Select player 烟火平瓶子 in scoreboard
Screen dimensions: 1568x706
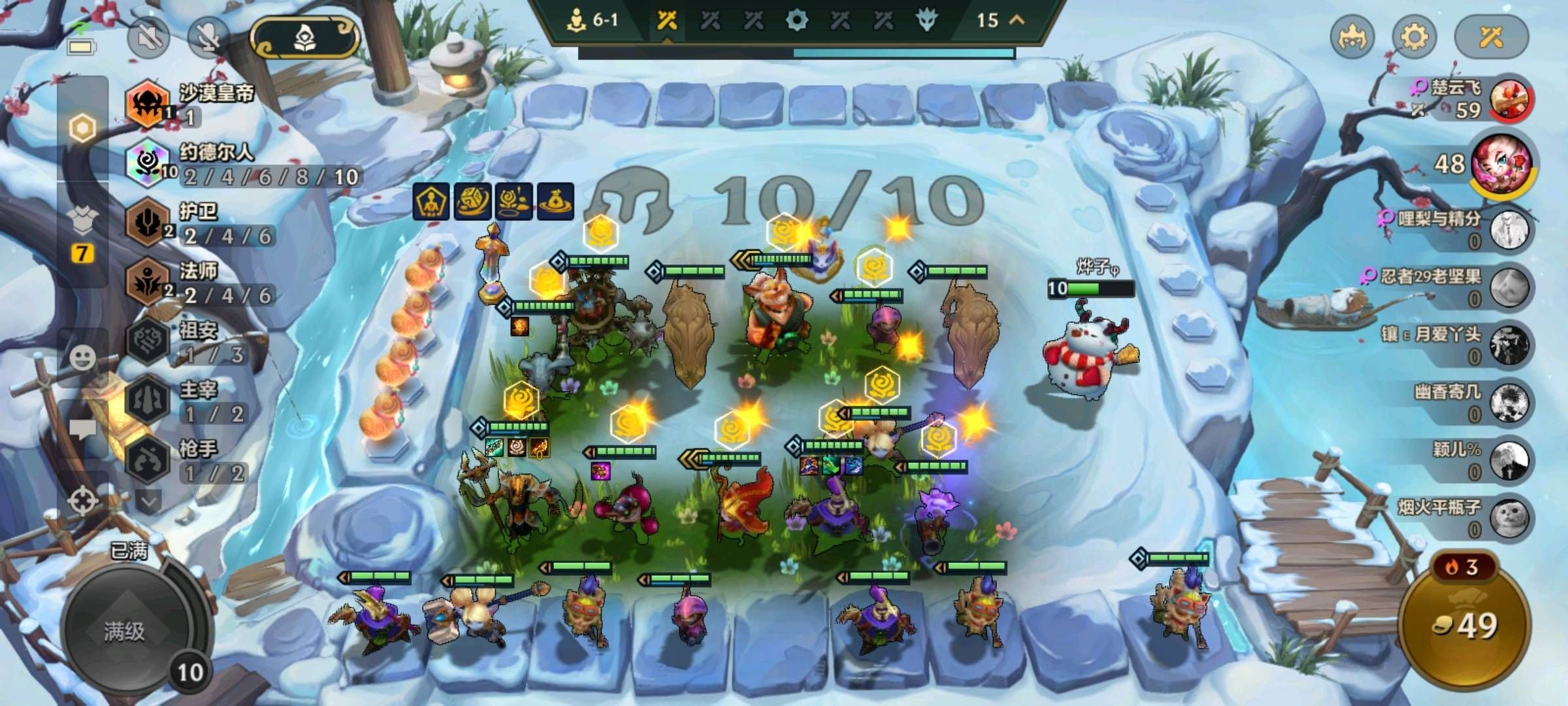coord(1509,518)
